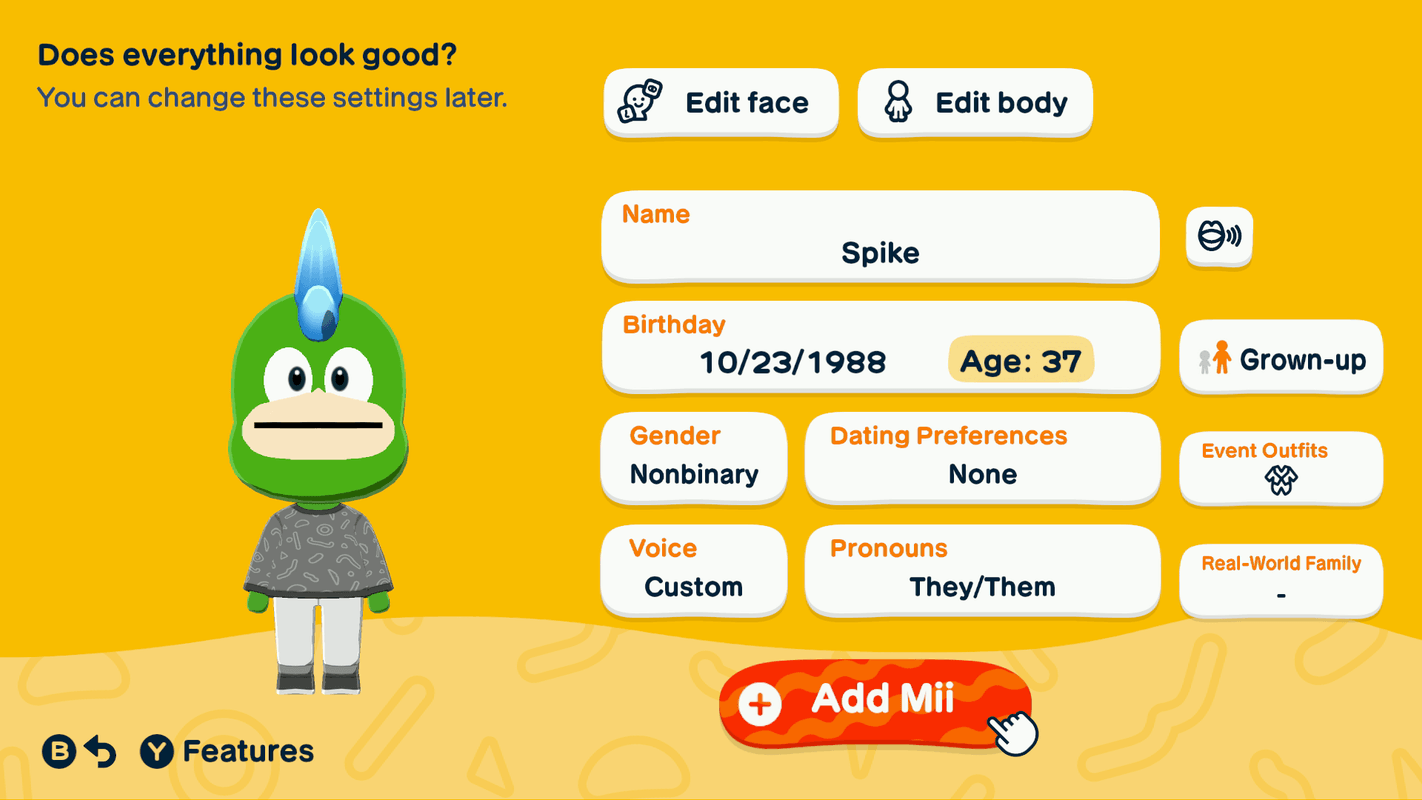Change the Gender from Nonbinary
Screen dimensions: 1422x800
pyautogui.click(x=693, y=458)
